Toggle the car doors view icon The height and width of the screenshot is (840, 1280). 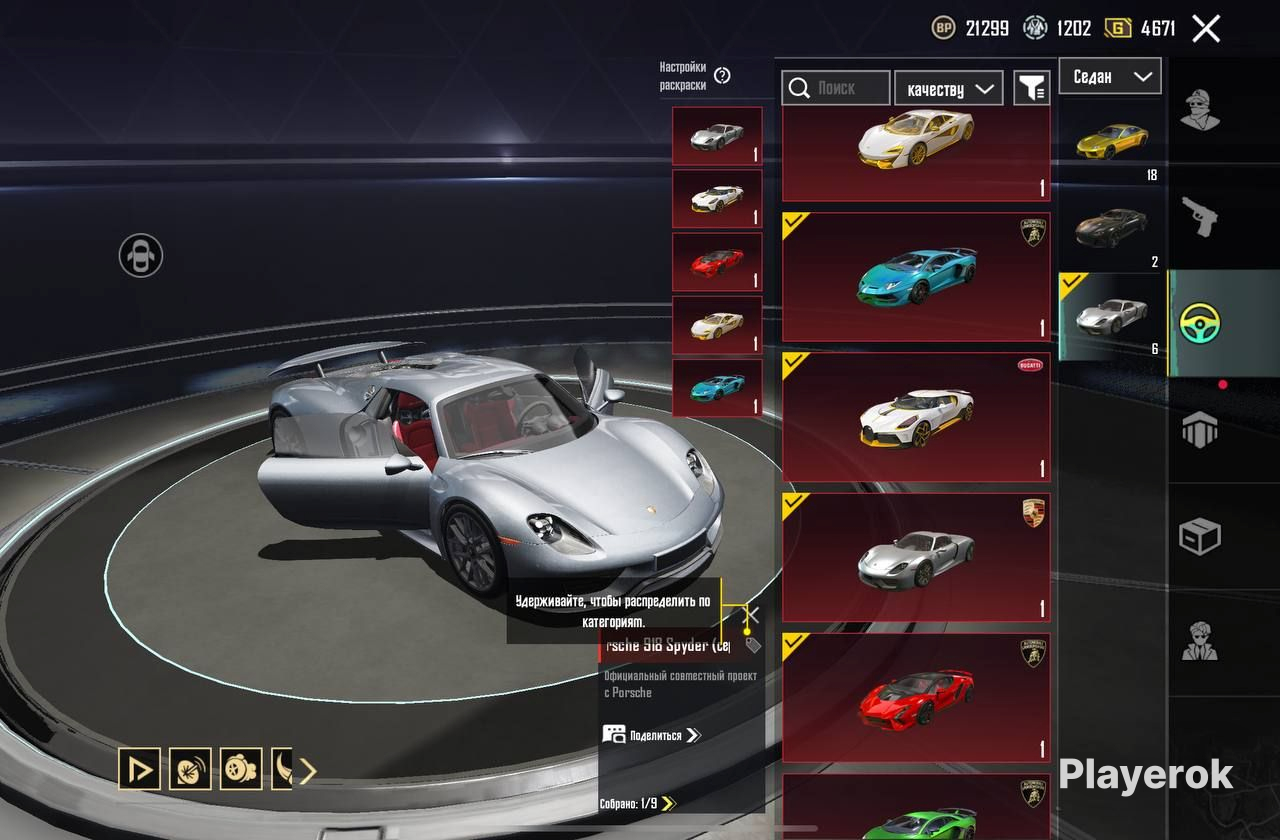[x=141, y=255]
